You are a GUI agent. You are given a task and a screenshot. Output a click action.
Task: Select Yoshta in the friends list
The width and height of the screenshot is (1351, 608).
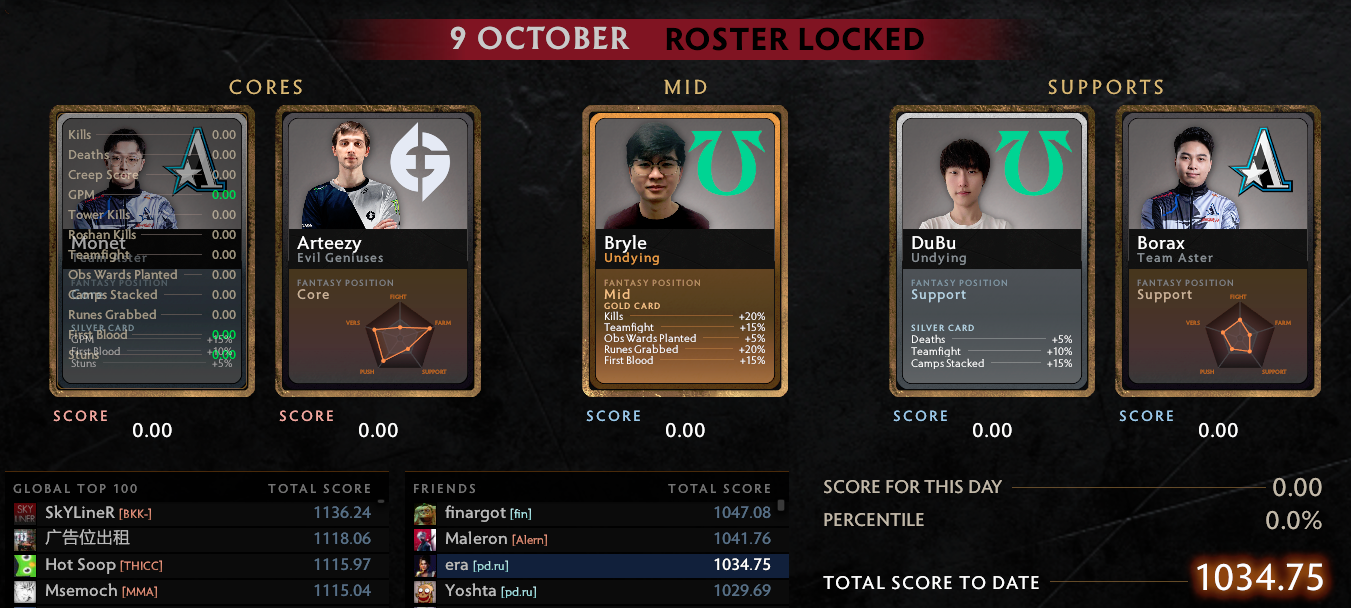(595, 591)
